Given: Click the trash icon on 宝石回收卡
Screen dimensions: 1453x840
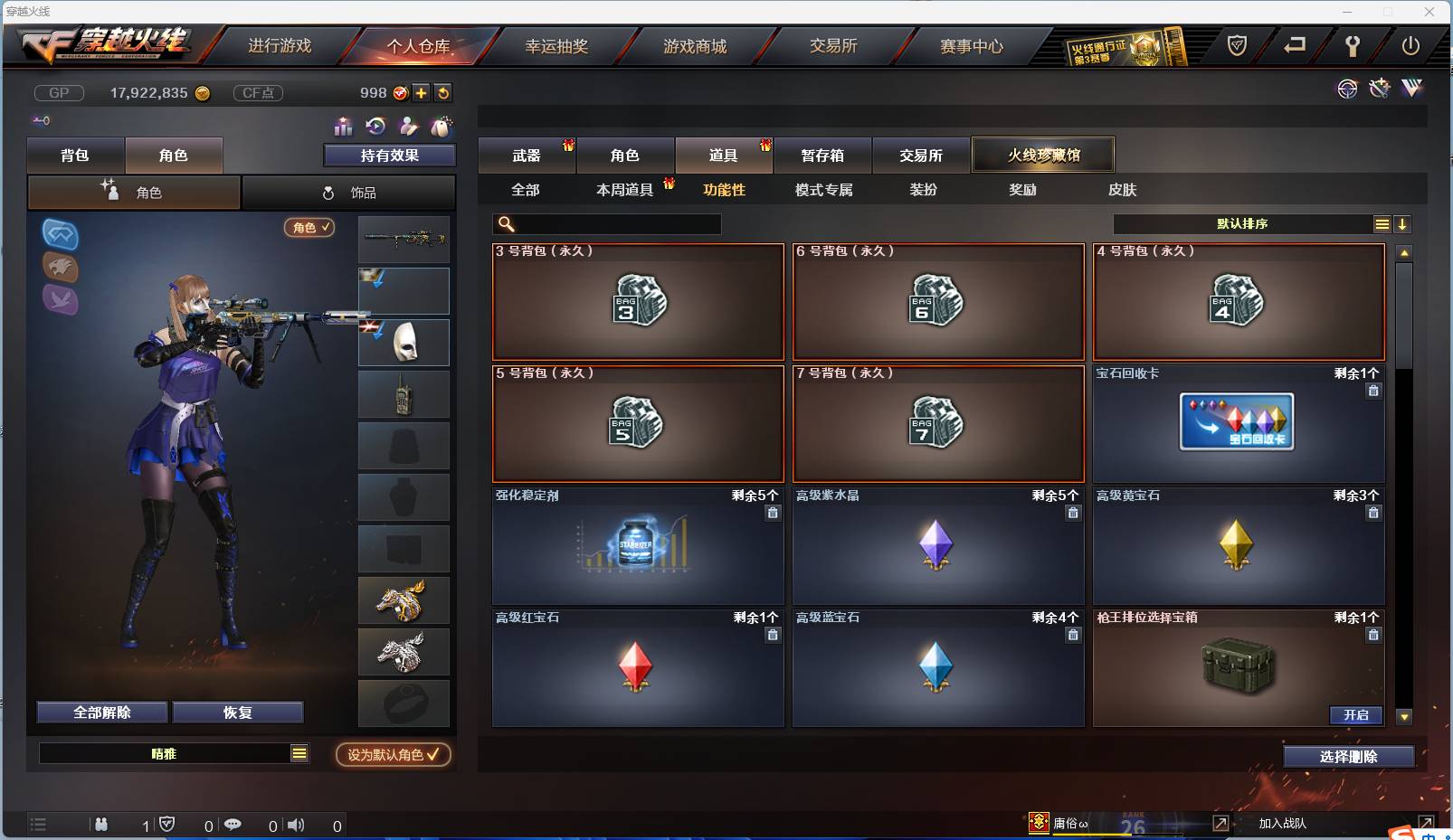Looking at the screenshot, I should [x=1373, y=391].
